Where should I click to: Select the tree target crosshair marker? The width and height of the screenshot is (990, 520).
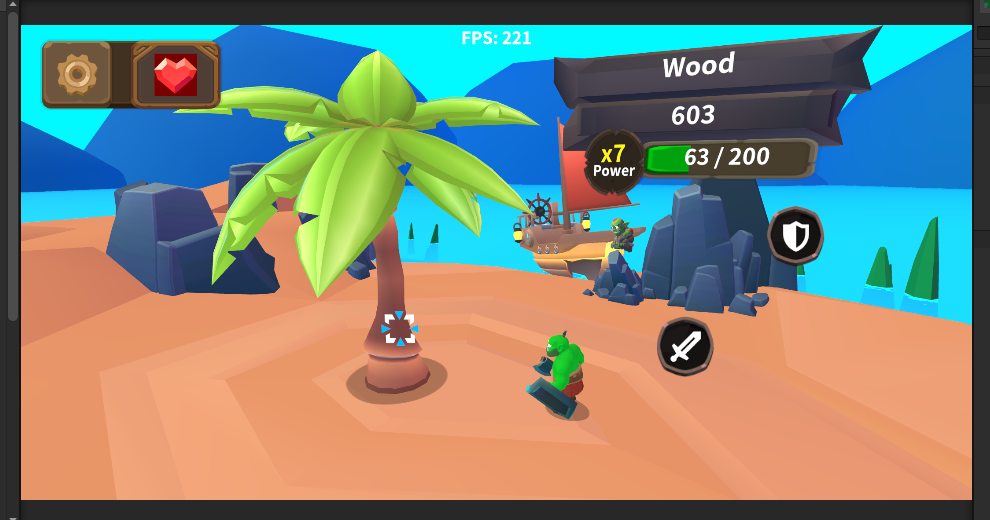pos(399,328)
